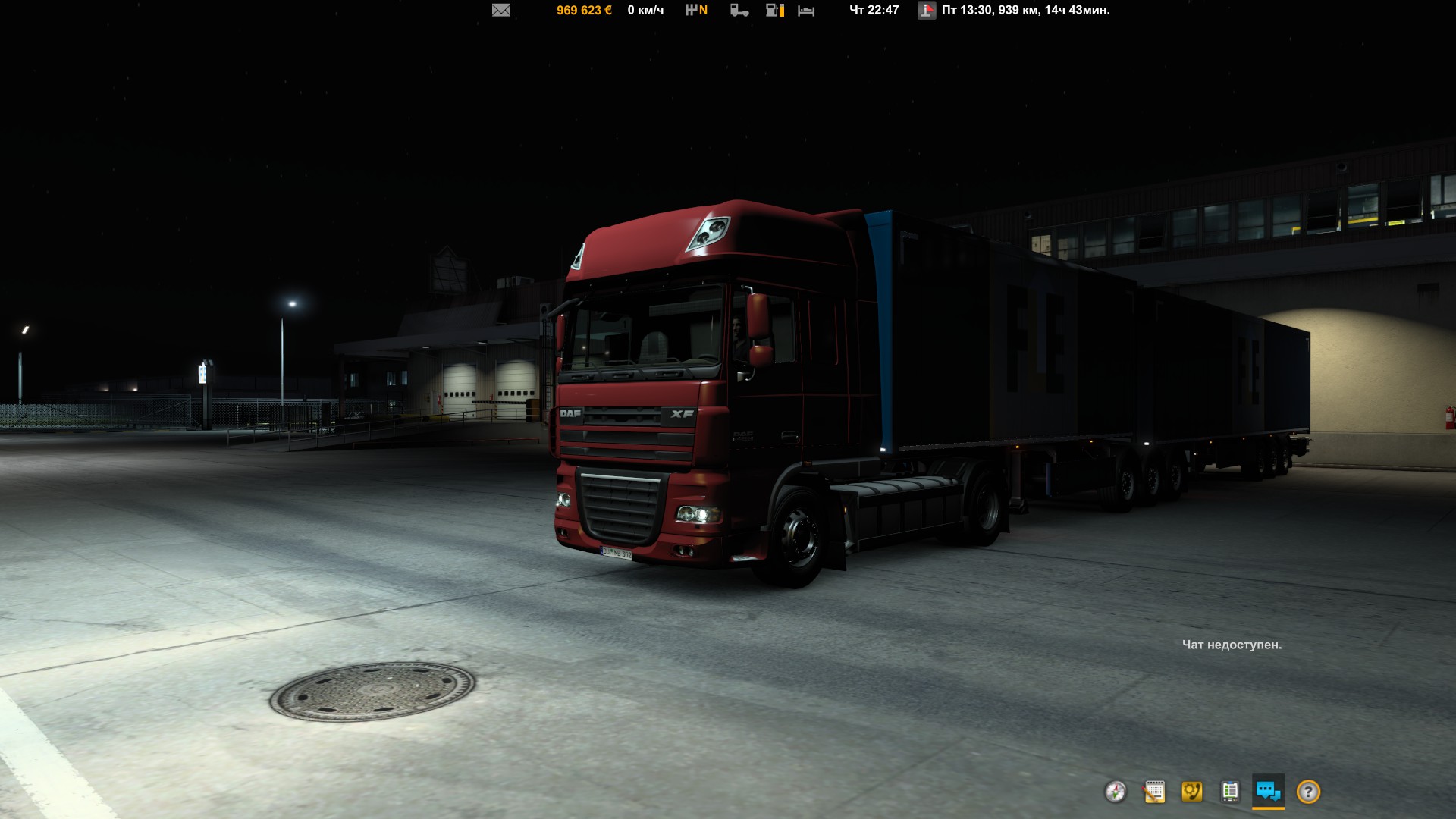Click the fuel pump indicator icon
This screenshot has height=819, width=1456.
pyautogui.click(x=774, y=10)
